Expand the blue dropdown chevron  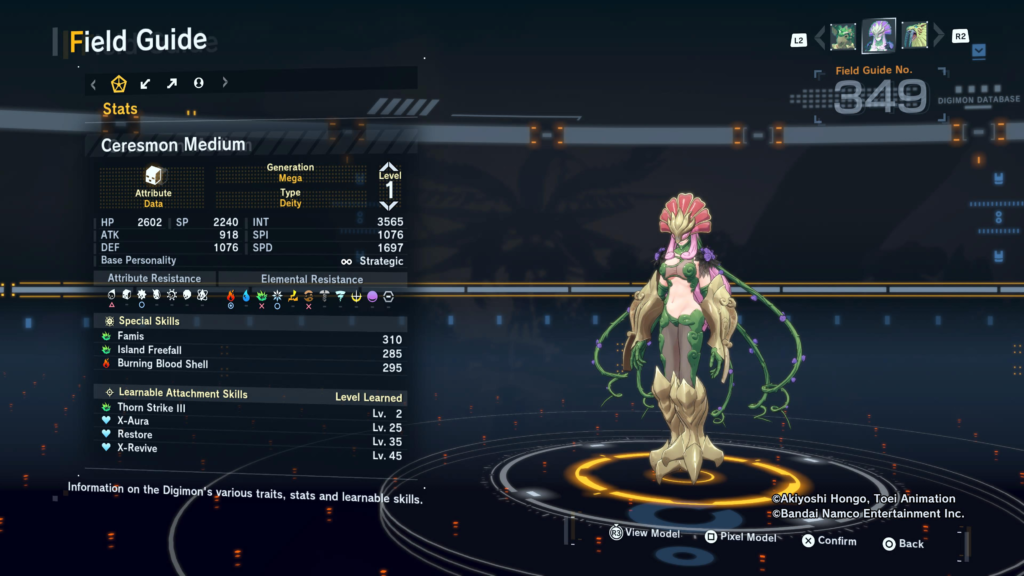[979, 49]
